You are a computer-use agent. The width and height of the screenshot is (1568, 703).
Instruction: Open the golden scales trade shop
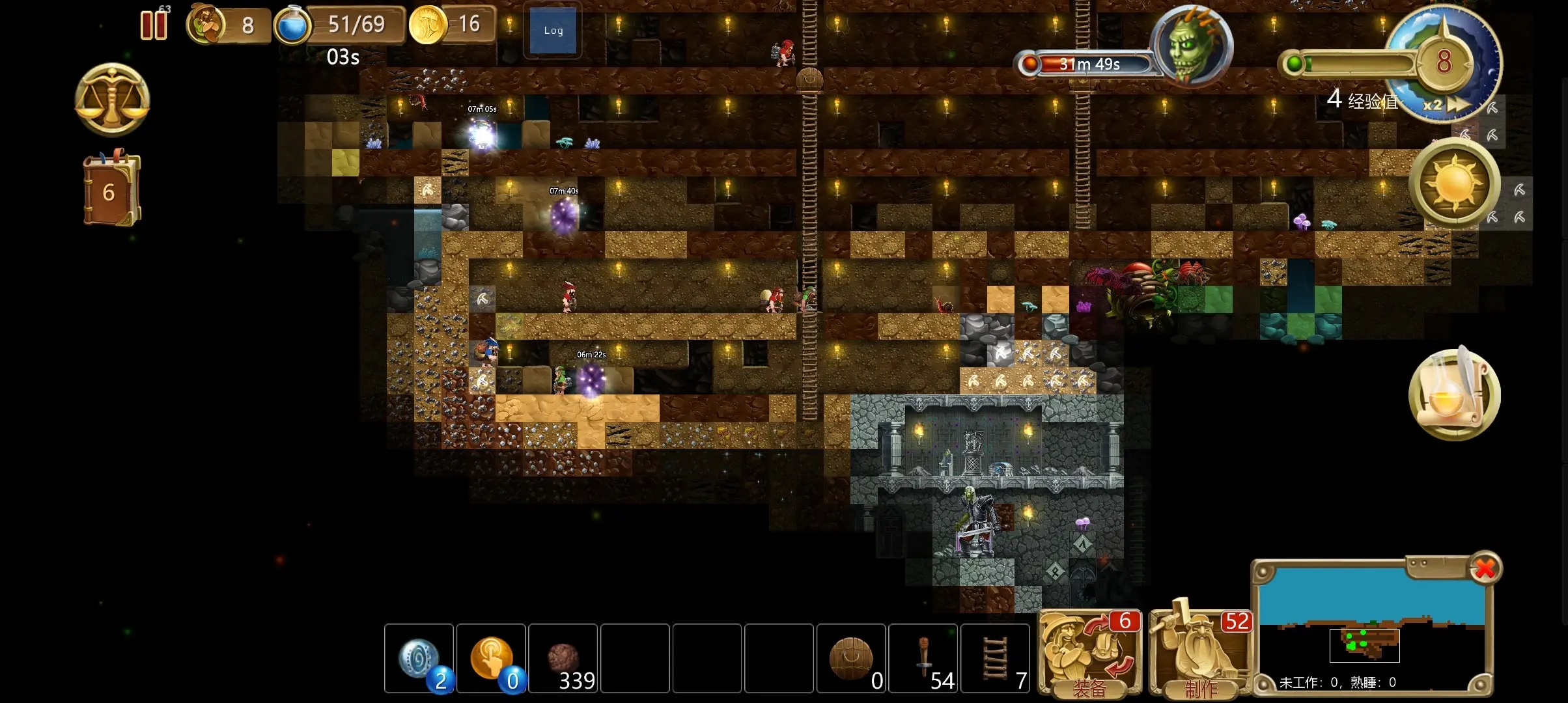coord(112,100)
